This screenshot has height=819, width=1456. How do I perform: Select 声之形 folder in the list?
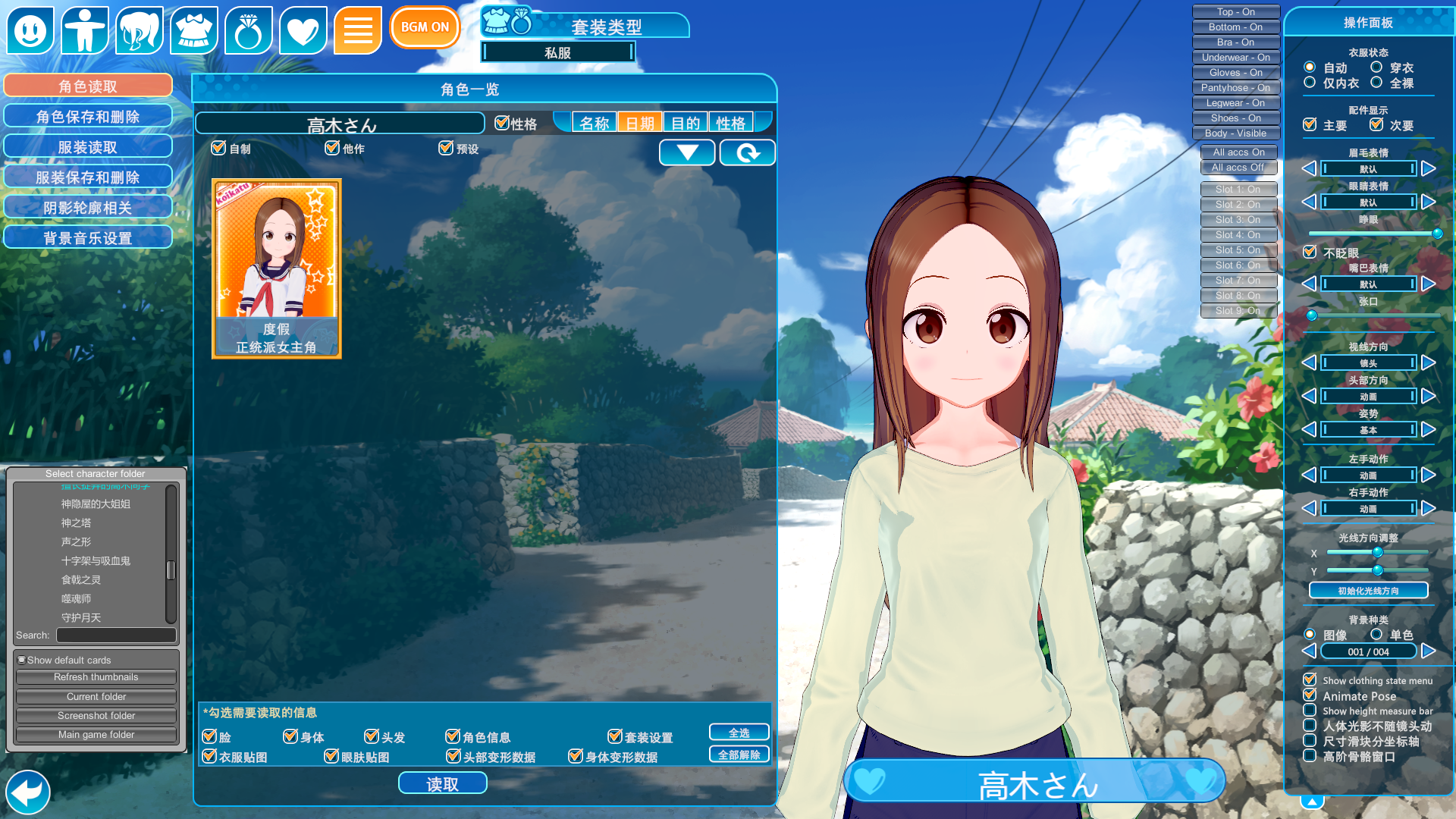coord(76,541)
